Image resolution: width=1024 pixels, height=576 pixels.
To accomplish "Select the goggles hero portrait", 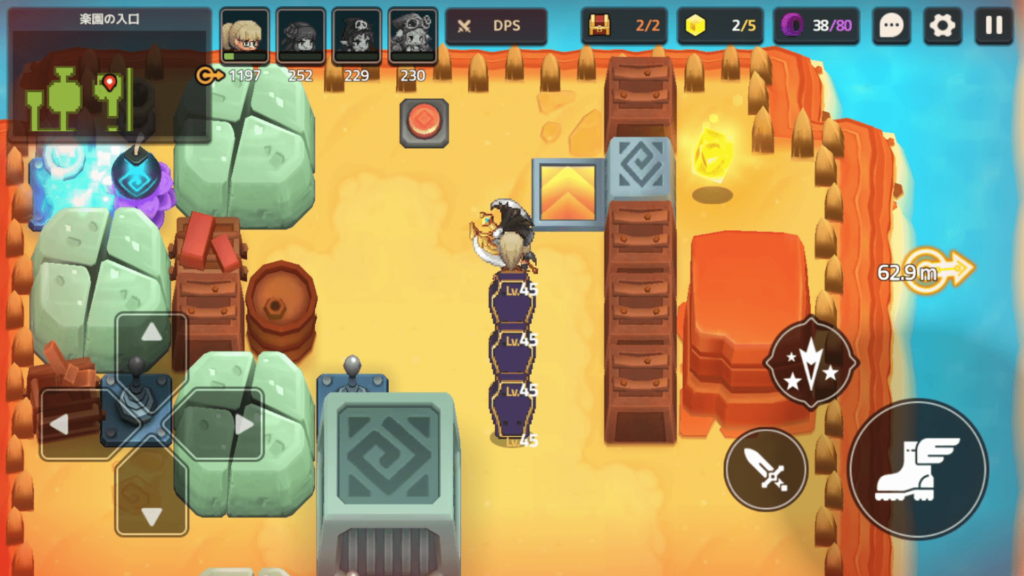I will pyautogui.click(x=412, y=36).
